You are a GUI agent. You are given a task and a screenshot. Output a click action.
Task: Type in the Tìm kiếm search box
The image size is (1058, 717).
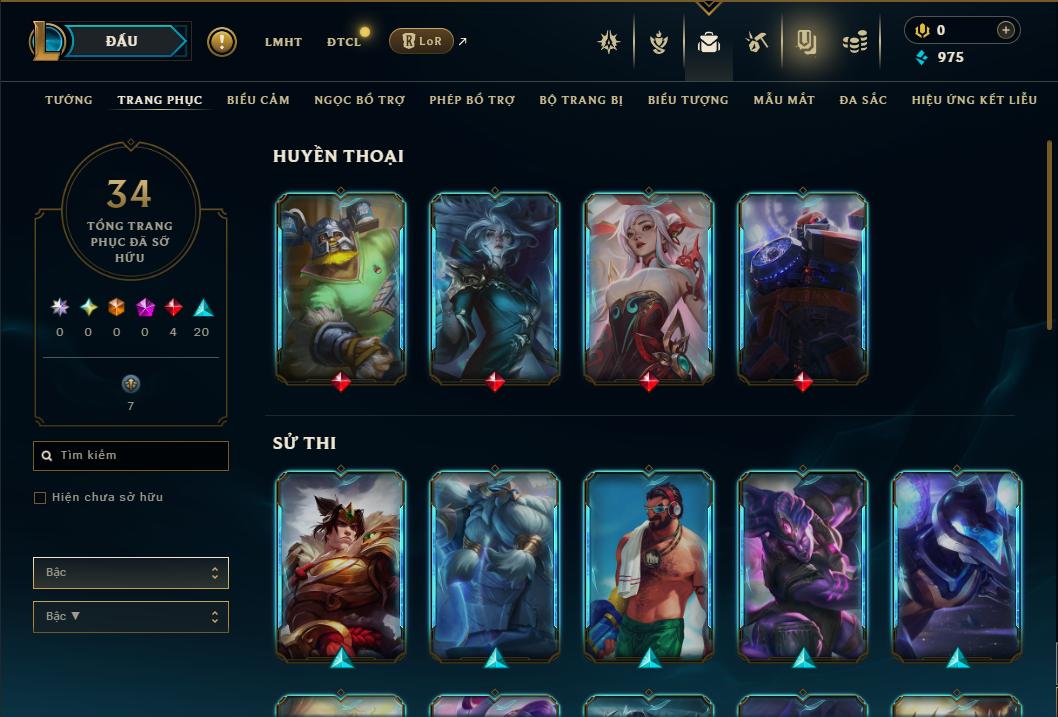140,456
